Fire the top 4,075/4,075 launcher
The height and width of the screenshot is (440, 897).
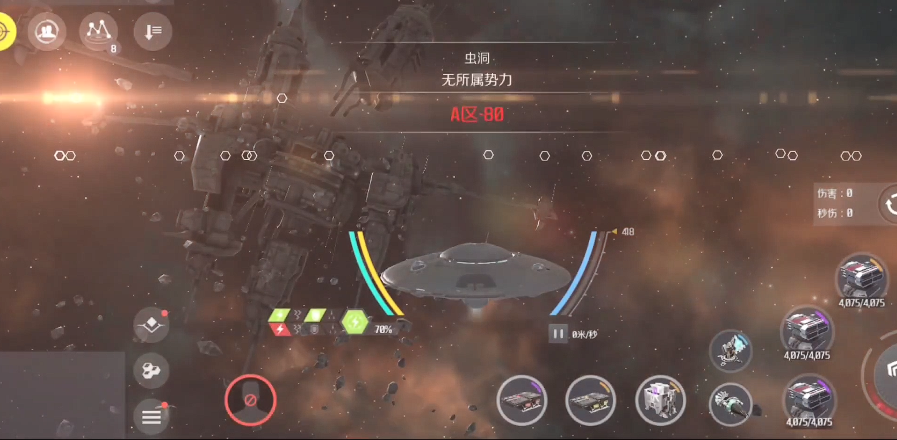coord(862,276)
